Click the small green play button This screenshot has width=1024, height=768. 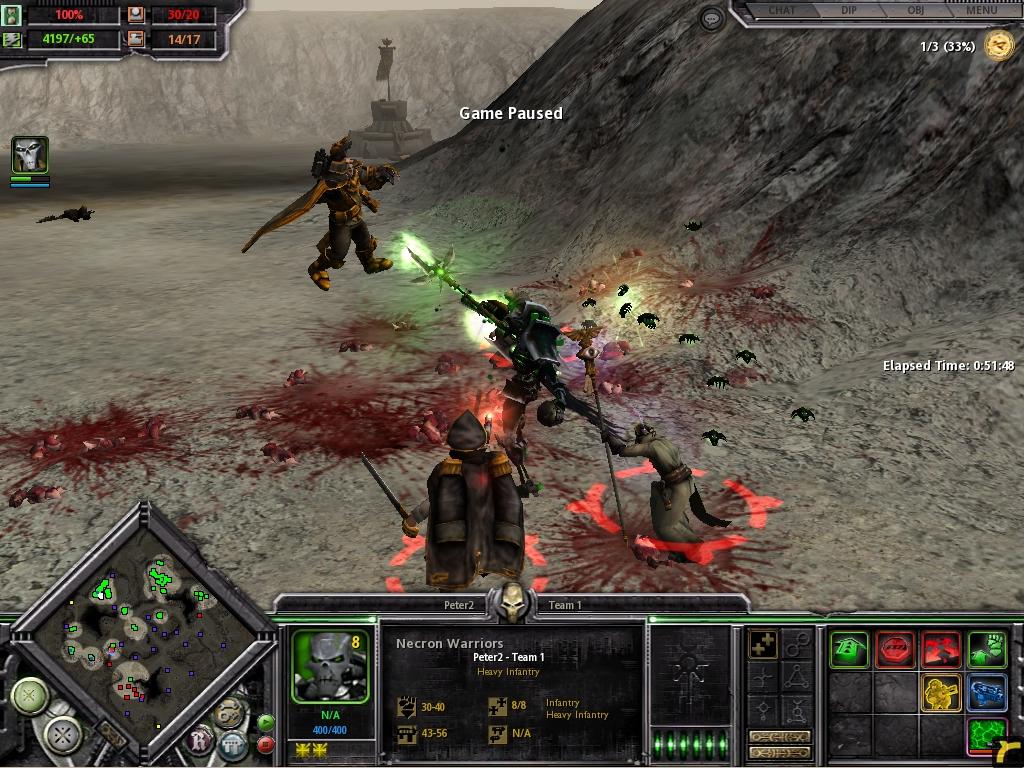coord(265,723)
